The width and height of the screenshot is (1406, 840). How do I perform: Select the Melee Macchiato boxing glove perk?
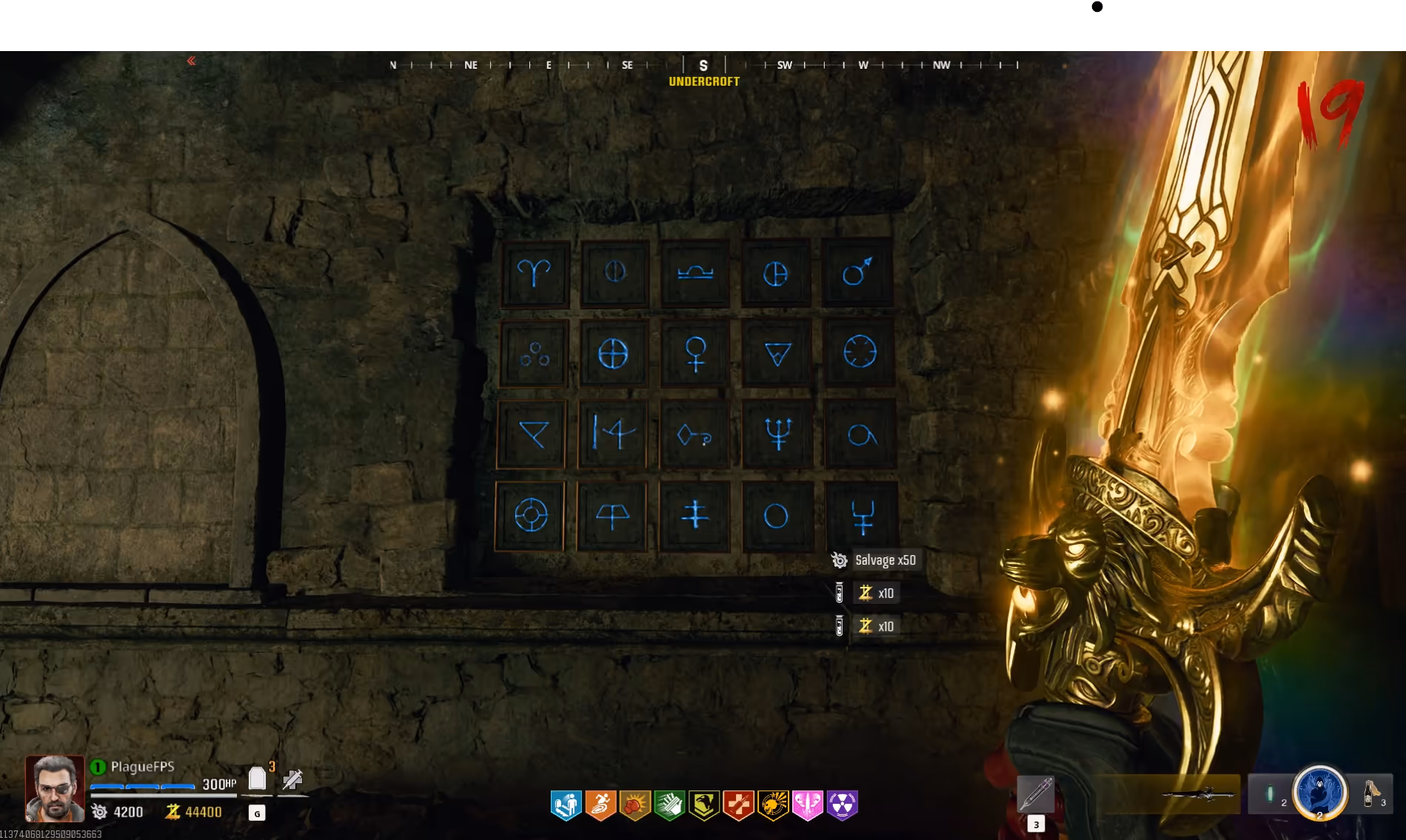[635, 804]
